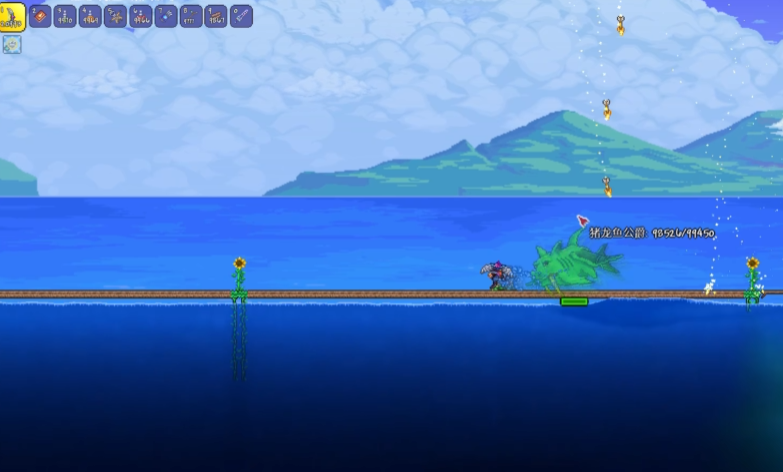Select the blue item in hotbar slot 7
783x472 pixels.
[x=166, y=16]
